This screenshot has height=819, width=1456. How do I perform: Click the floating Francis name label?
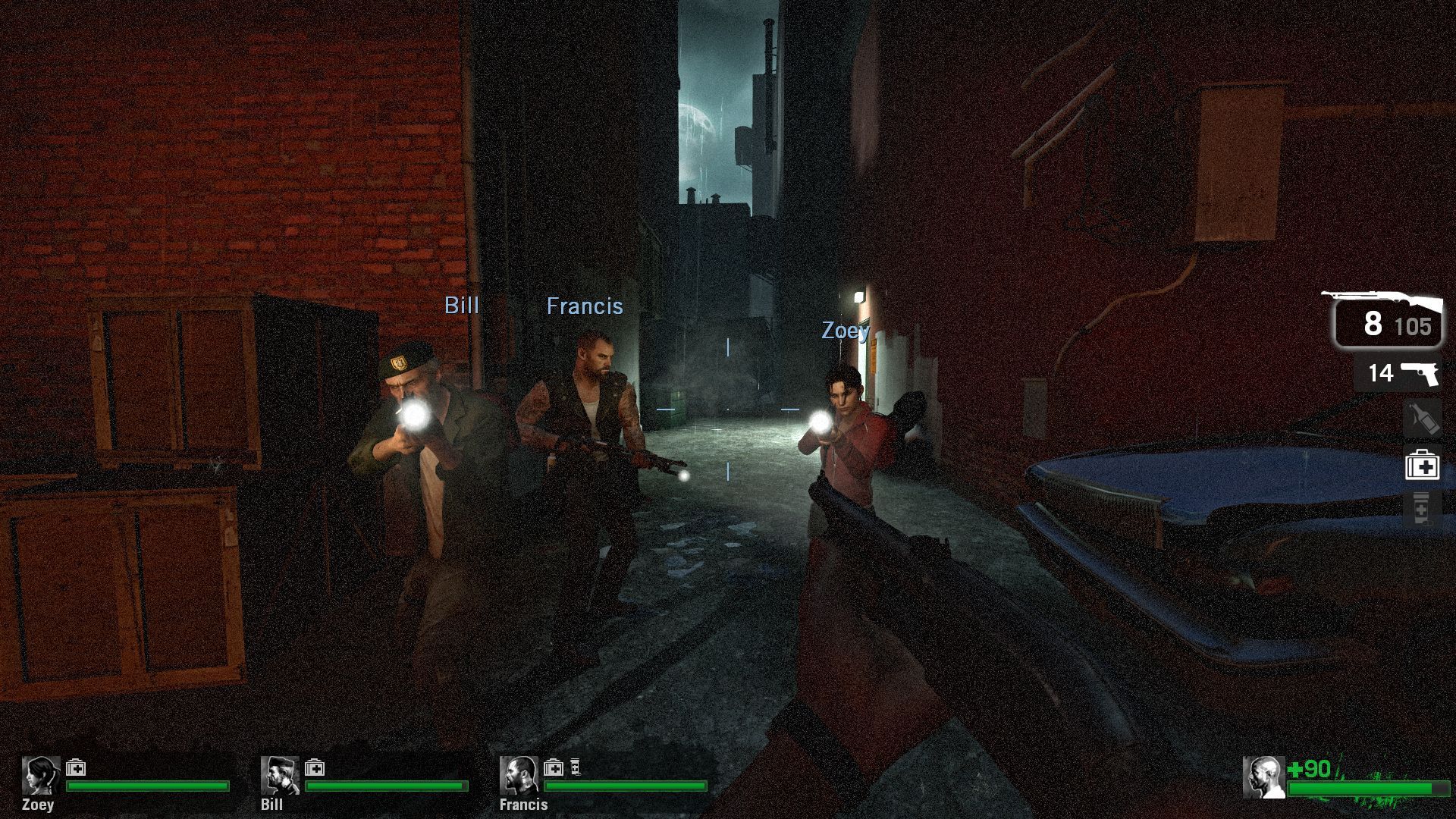point(585,306)
